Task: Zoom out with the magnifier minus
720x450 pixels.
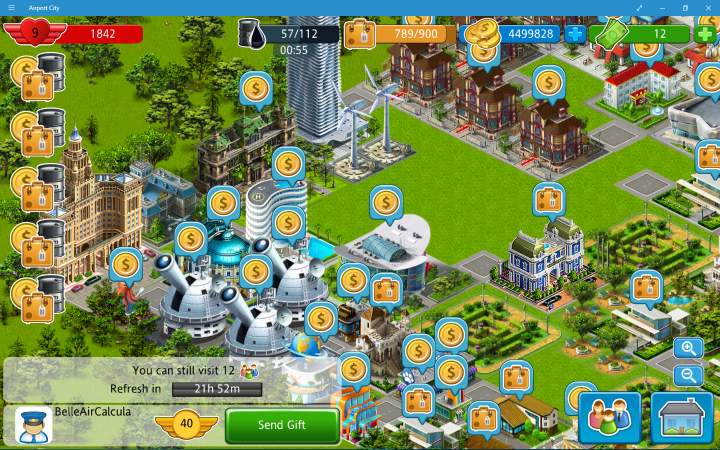Action: click(x=687, y=376)
